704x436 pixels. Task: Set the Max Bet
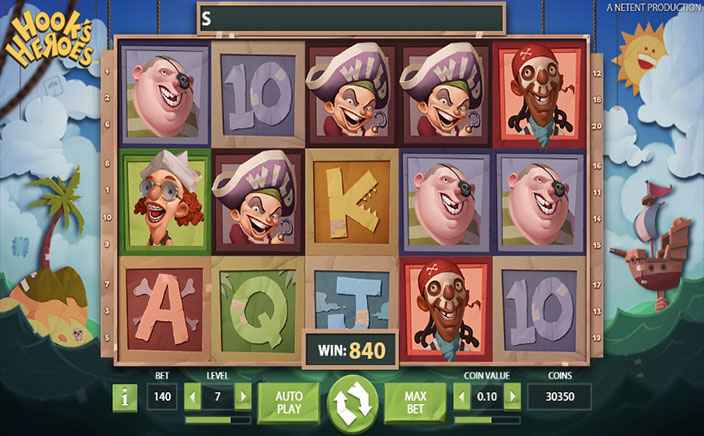(x=416, y=398)
